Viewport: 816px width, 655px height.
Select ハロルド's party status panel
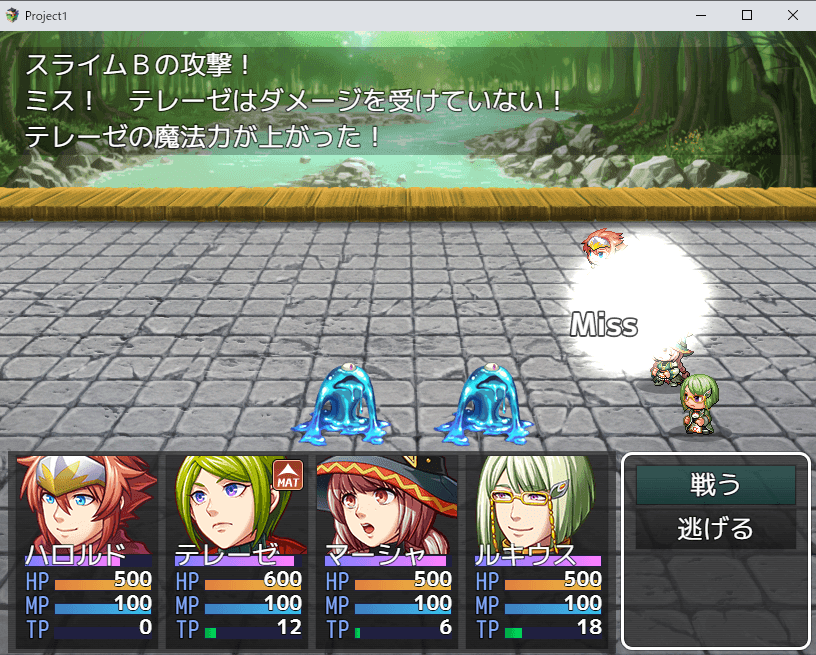click(x=84, y=549)
